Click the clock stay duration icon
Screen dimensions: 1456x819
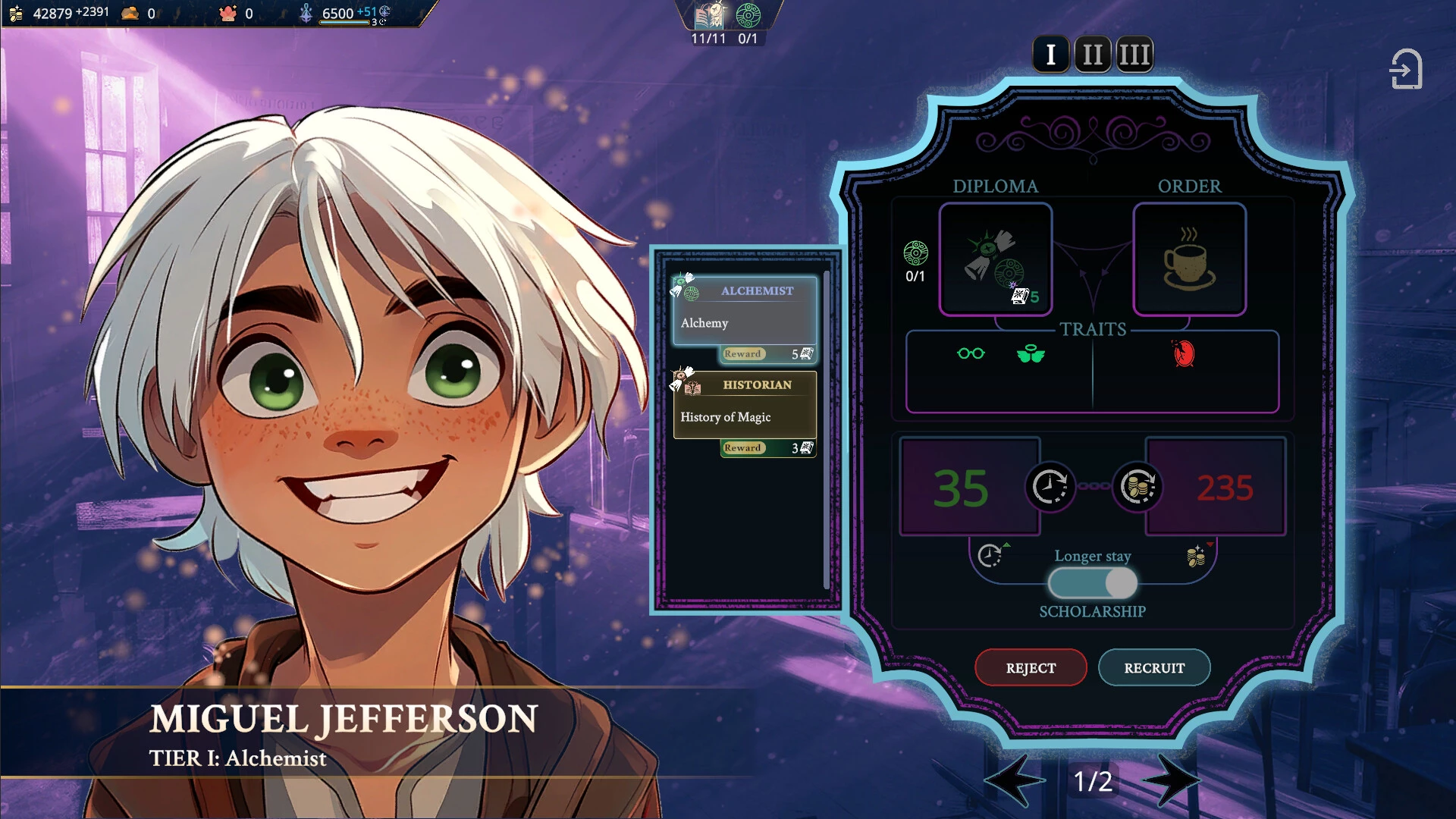1050,487
